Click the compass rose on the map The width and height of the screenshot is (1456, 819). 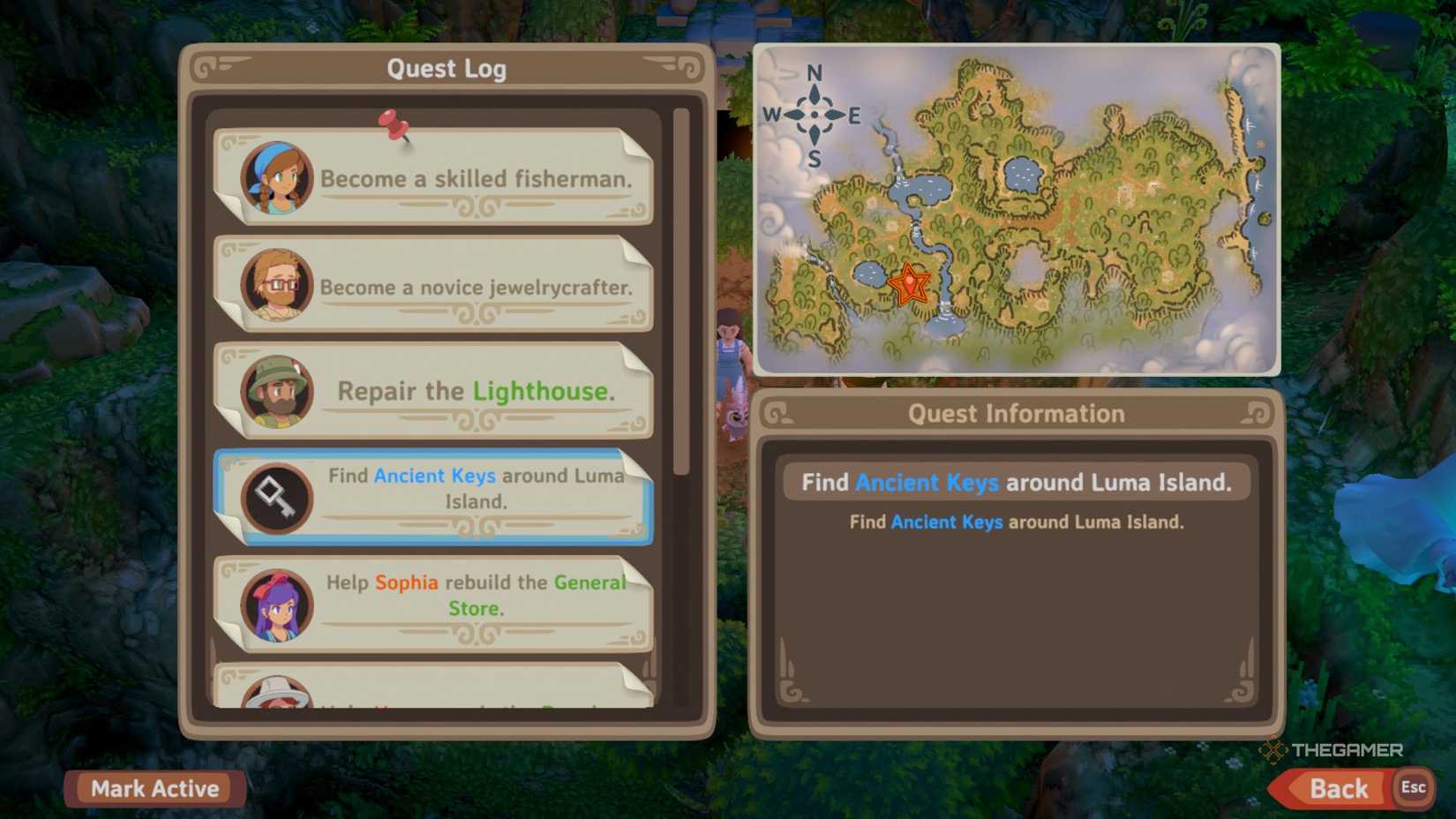coord(814,115)
